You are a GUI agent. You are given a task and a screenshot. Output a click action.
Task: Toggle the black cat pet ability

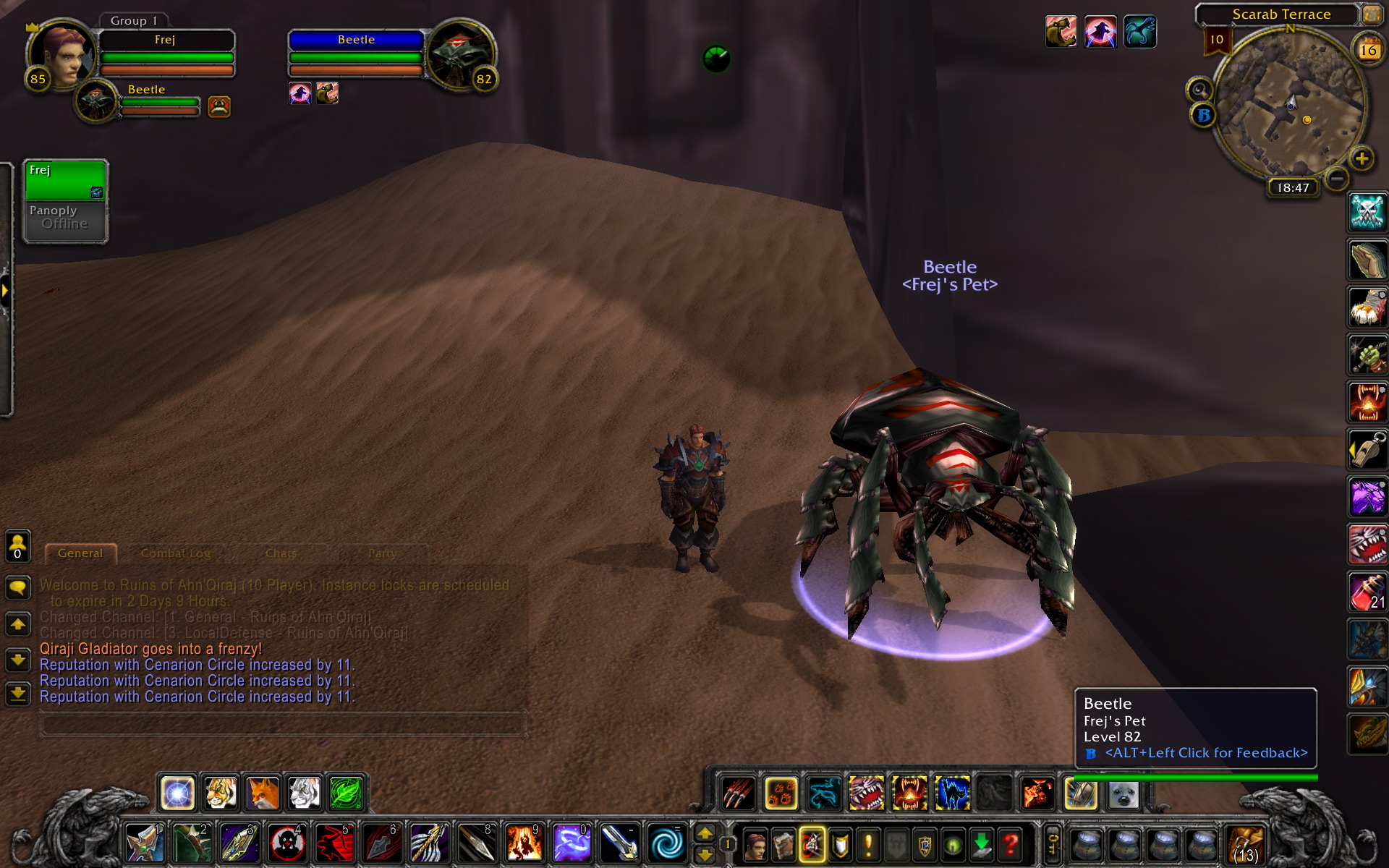[x=953, y=793]
